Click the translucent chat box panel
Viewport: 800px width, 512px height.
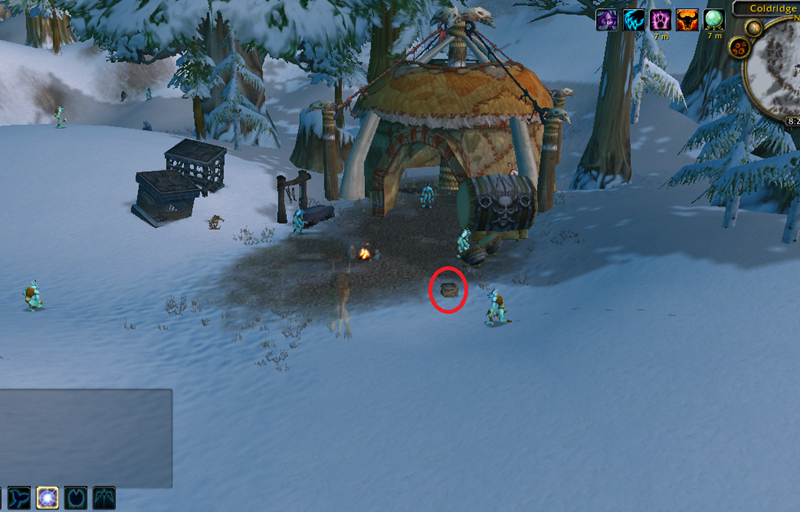[x=86, y=438]
